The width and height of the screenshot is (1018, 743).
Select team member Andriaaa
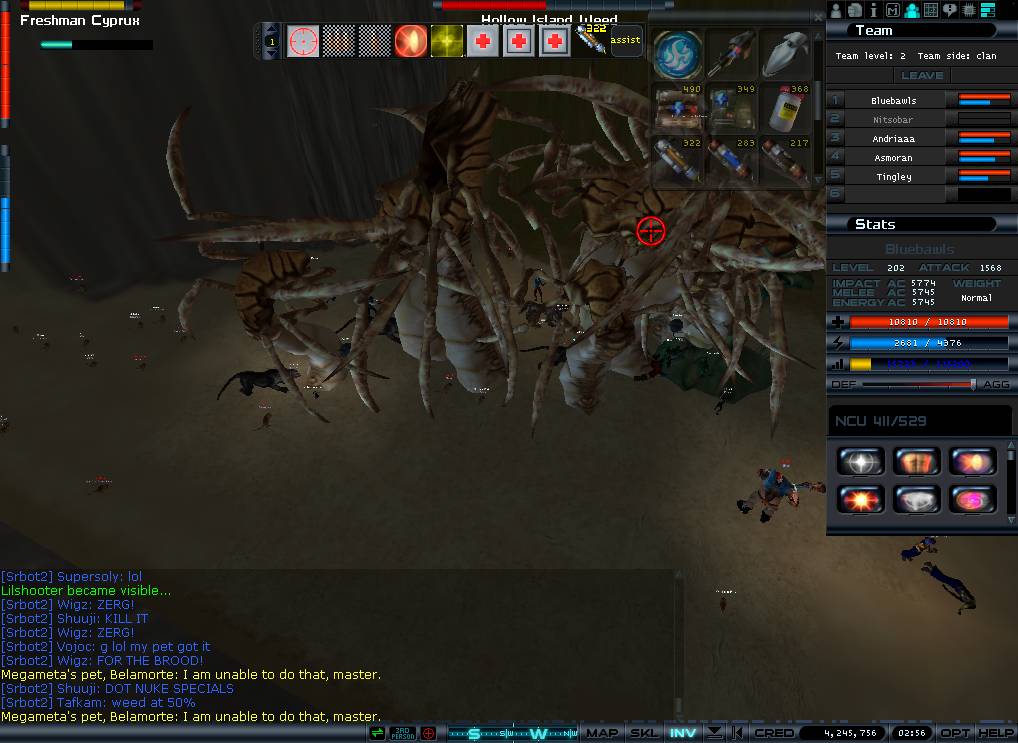[x=892, y=139]
